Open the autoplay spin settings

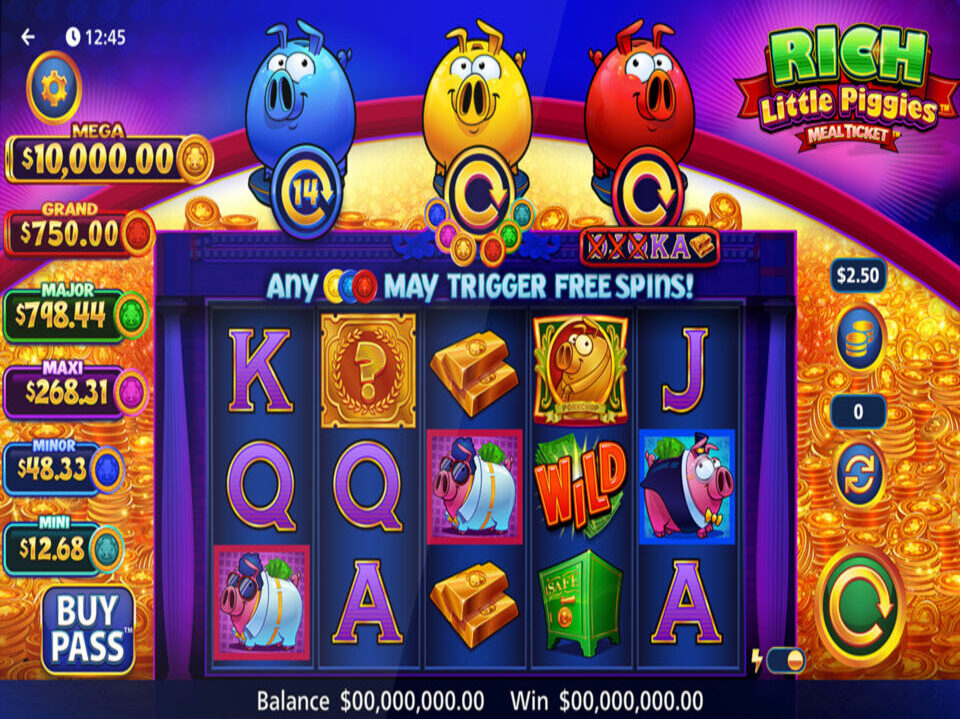coord(860,473)
